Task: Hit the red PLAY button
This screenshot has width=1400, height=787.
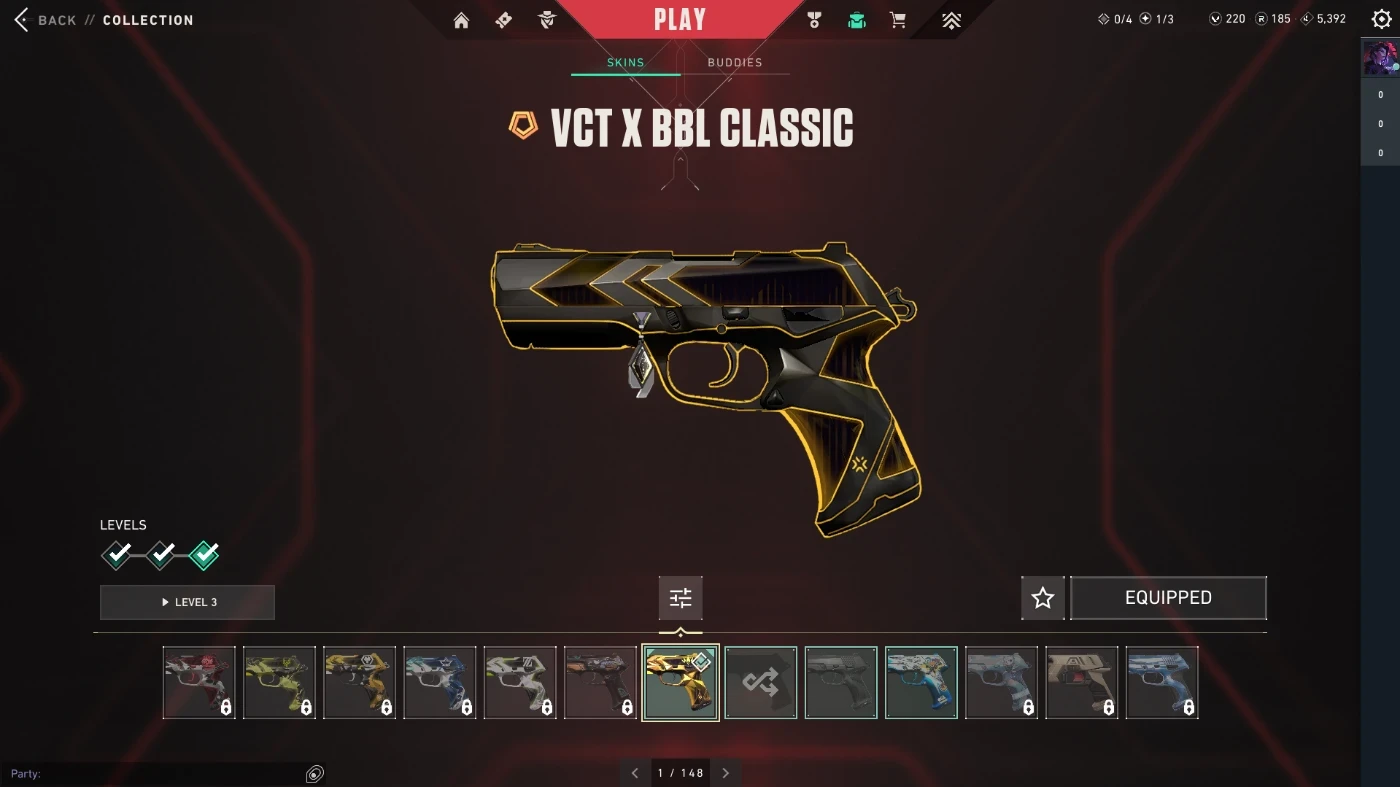Action: pos(680,20)
